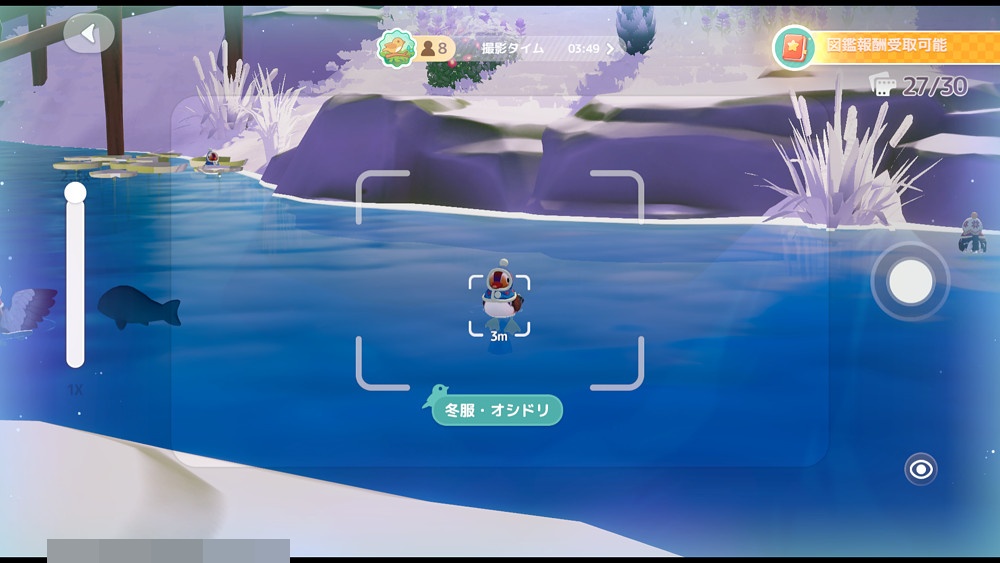Tap the white camera shutter button
1000x563 pixels.
(910, 282)
